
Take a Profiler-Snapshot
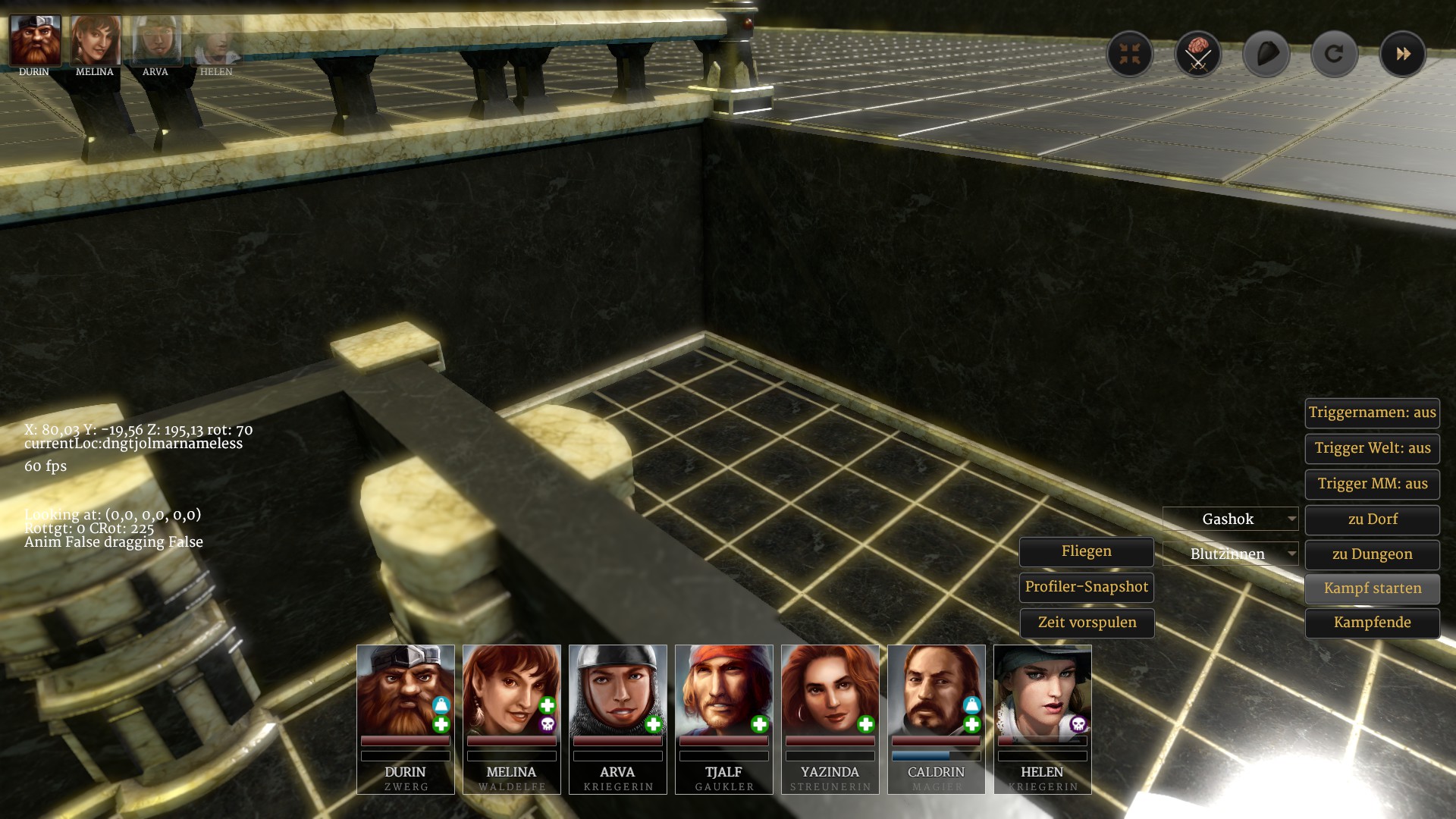click(x=1086, y=587)
